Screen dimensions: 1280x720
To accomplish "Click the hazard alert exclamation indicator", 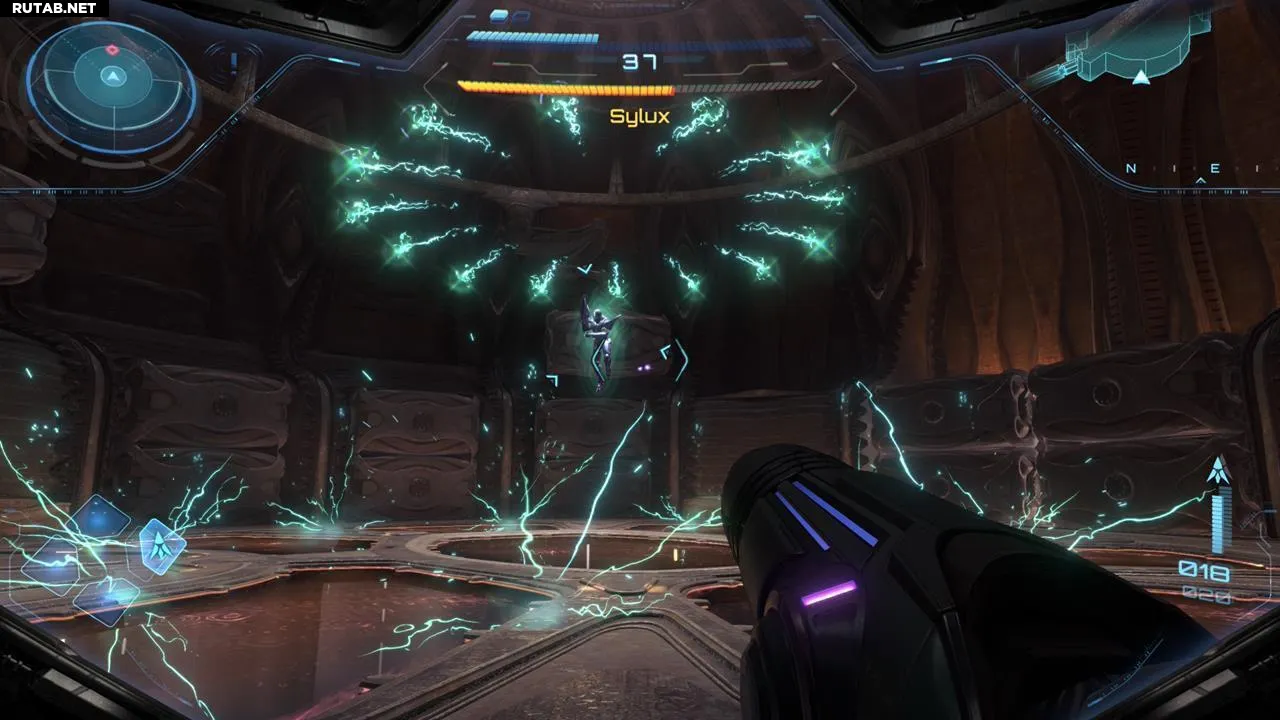I will (234, 64).
